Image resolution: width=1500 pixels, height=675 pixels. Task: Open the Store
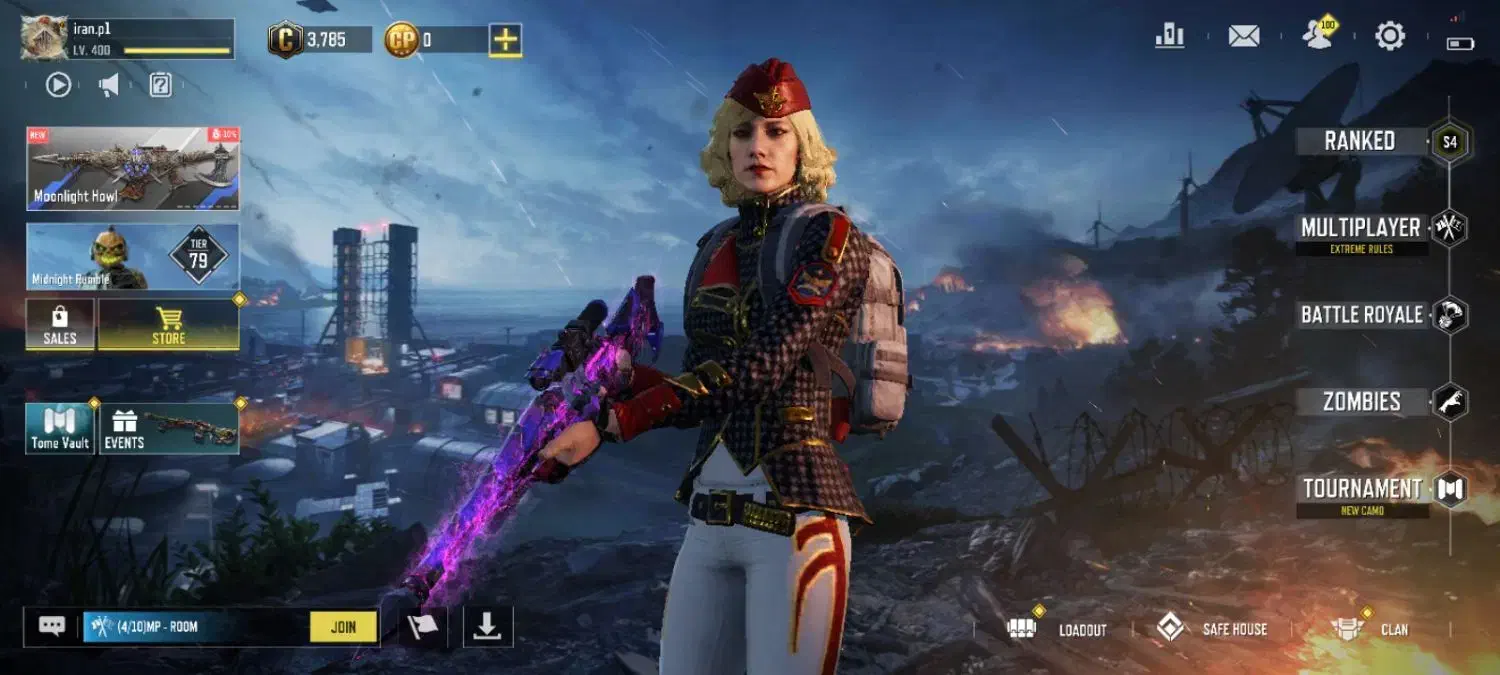pos(168,325)
